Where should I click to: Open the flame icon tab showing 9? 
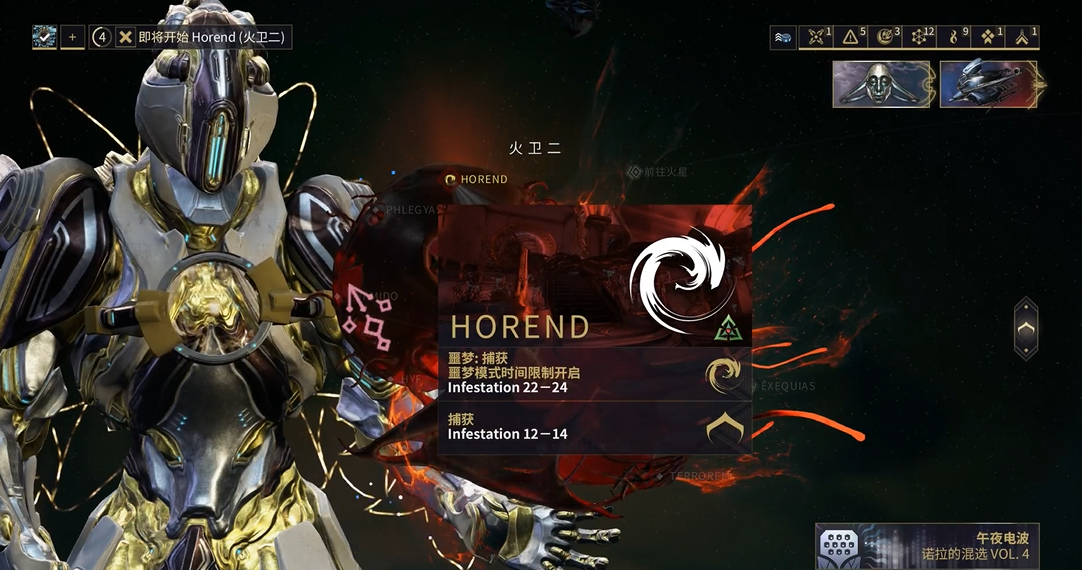tap(955, 38)
